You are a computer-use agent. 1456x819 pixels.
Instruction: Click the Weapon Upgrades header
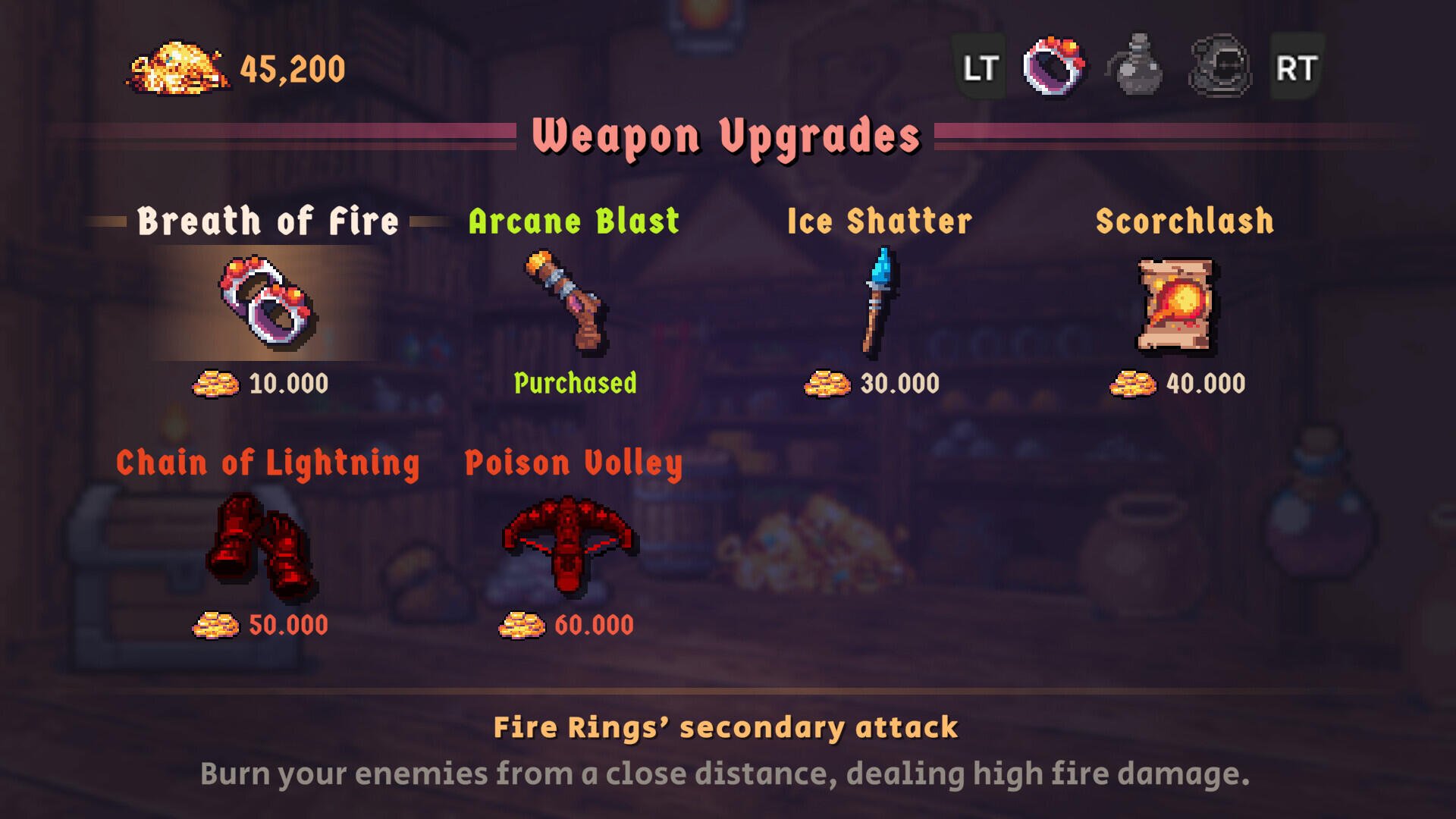(727, 135)
